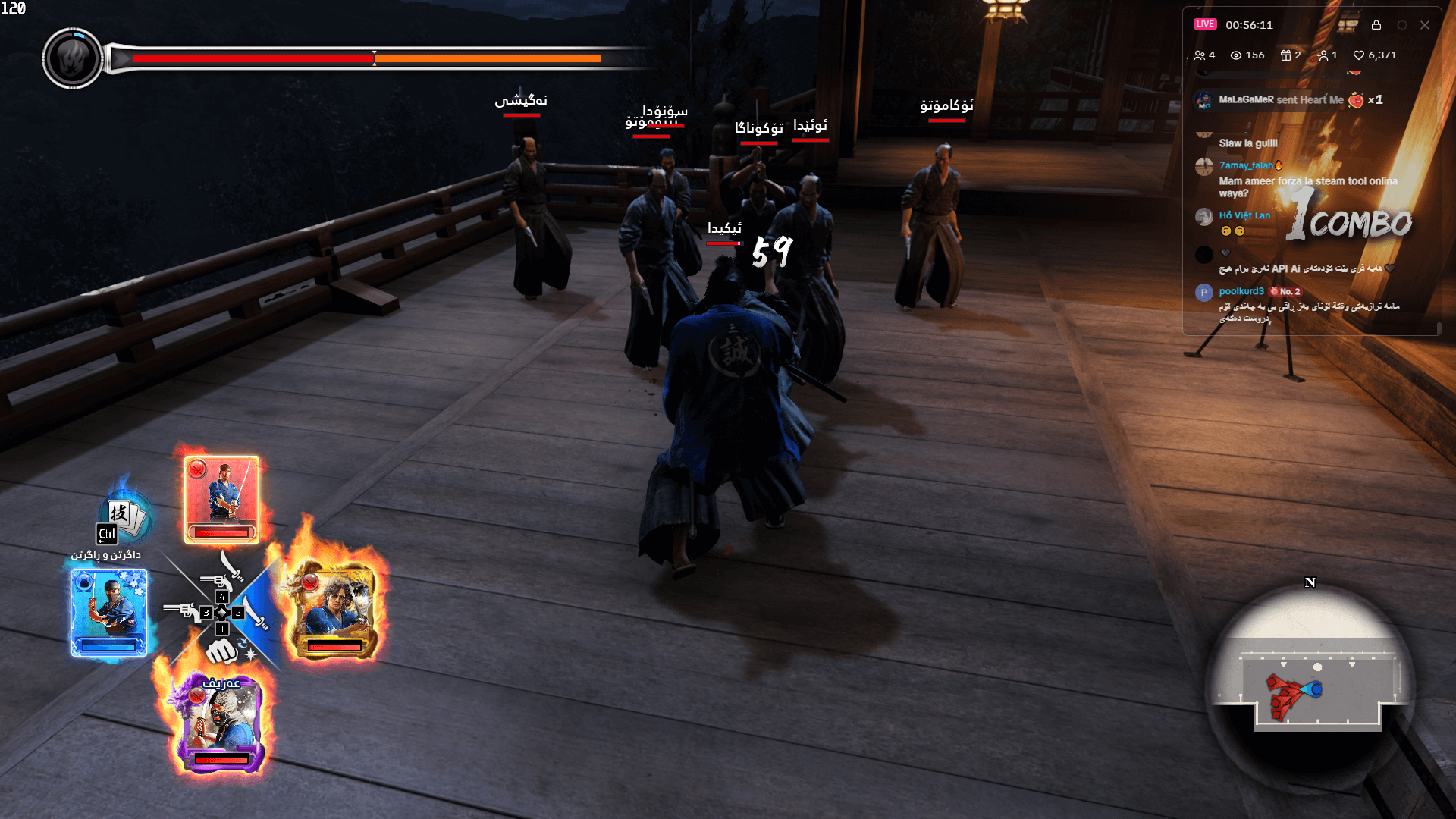This screenshot has height=819, width=1456.
Task: Select the brawler fist style icon
Action: pyautogui.click(x=222, y=652)
